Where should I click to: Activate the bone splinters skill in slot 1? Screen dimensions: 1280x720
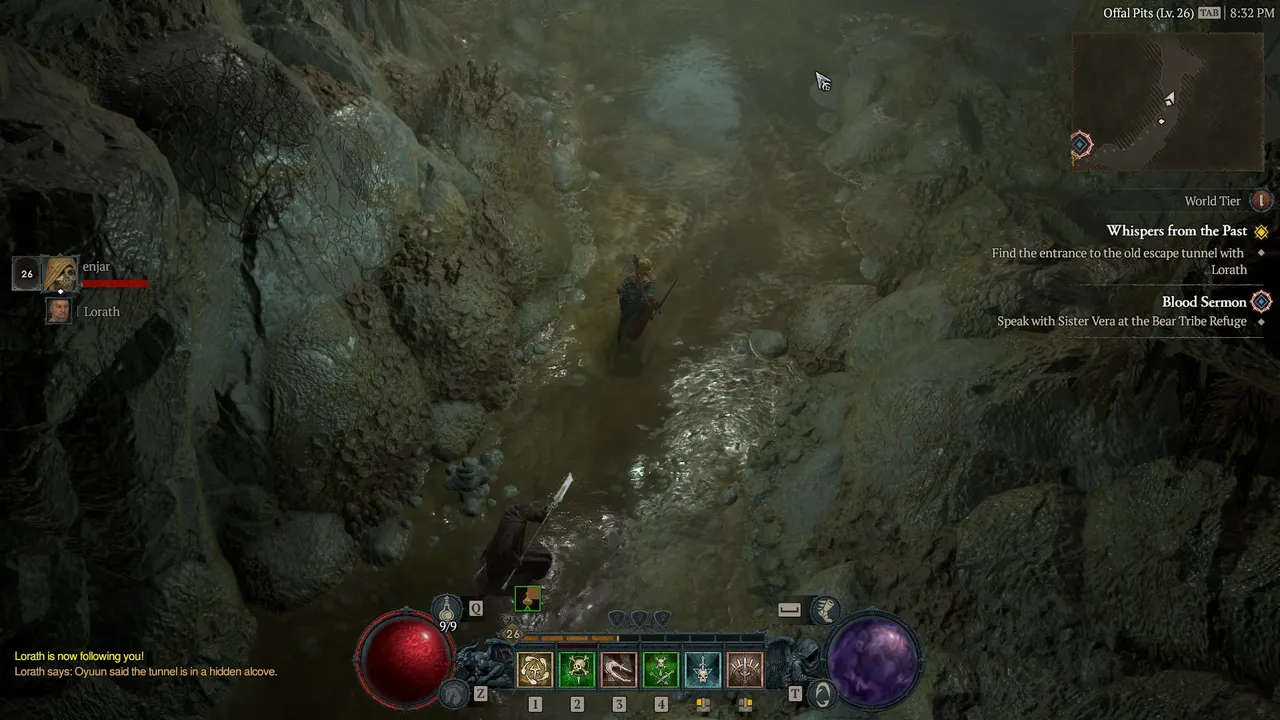pos(535,670)
